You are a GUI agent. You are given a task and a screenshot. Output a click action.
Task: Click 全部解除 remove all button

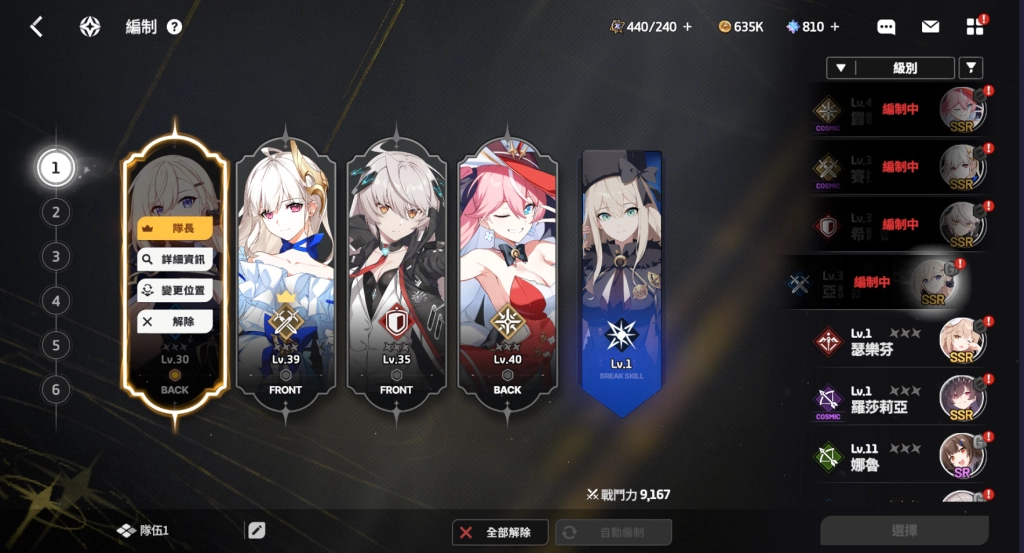tap(500, 532)
